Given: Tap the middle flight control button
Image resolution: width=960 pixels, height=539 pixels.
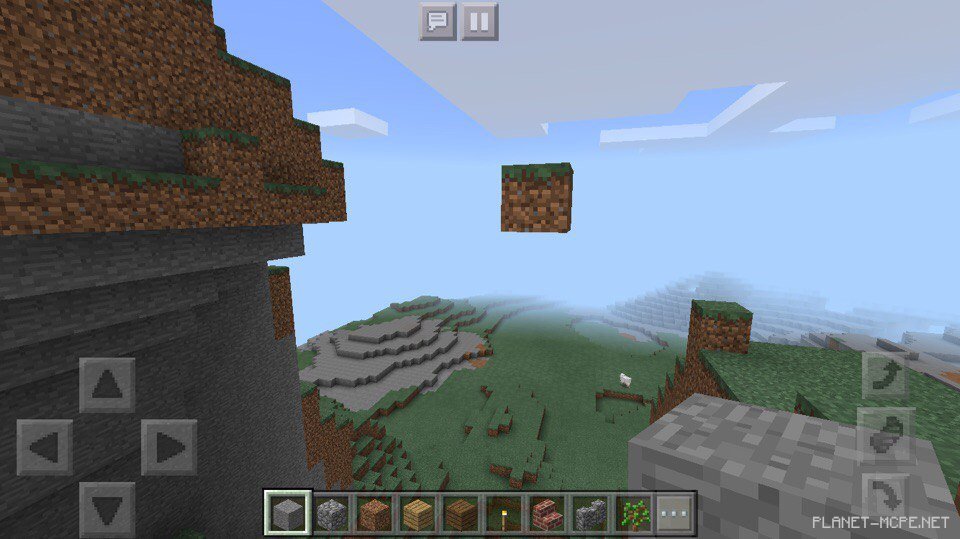Looking at the screenshot, I should (x=888, y=434).
